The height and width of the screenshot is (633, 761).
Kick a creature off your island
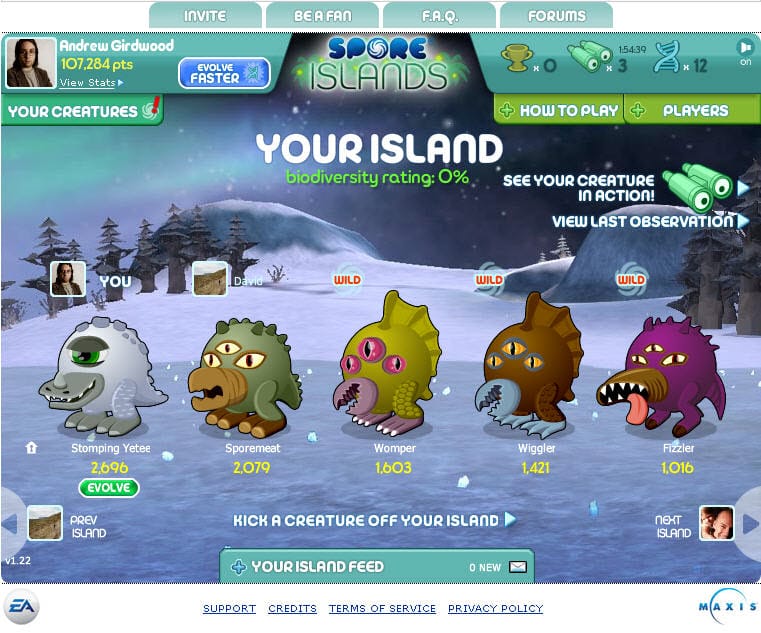coord(374,520)
